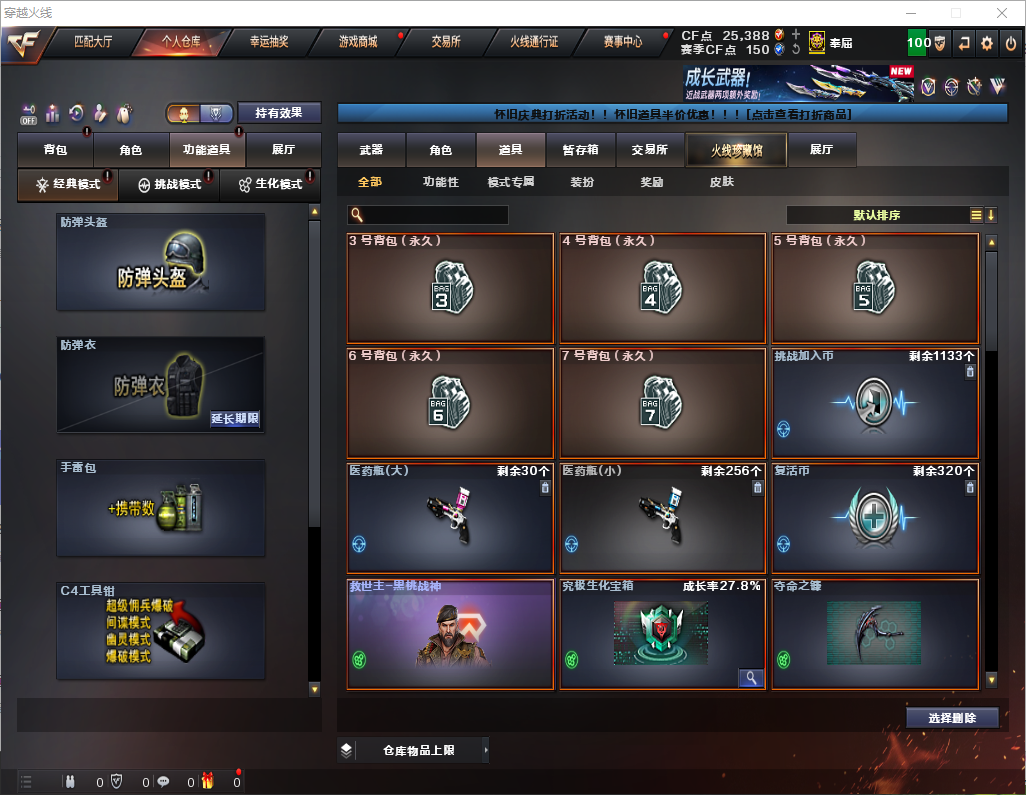Select the 3号背包 item

pos(450,288)
